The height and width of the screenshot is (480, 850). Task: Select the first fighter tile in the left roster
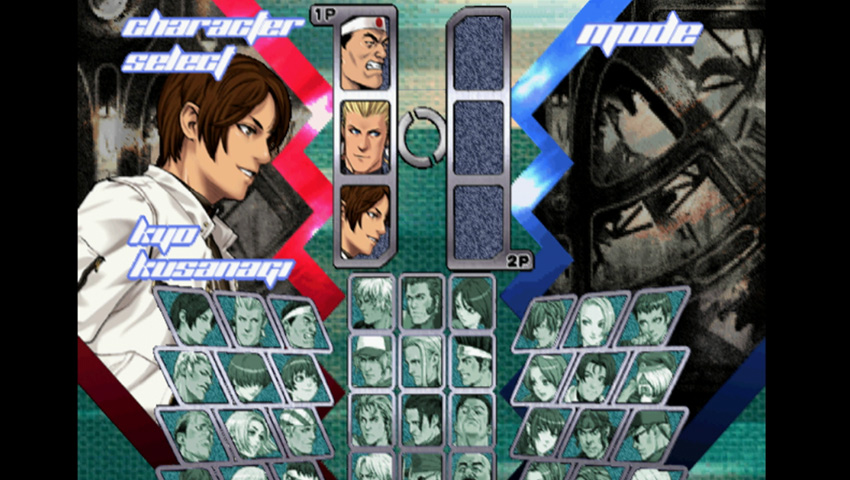[188, 317]
